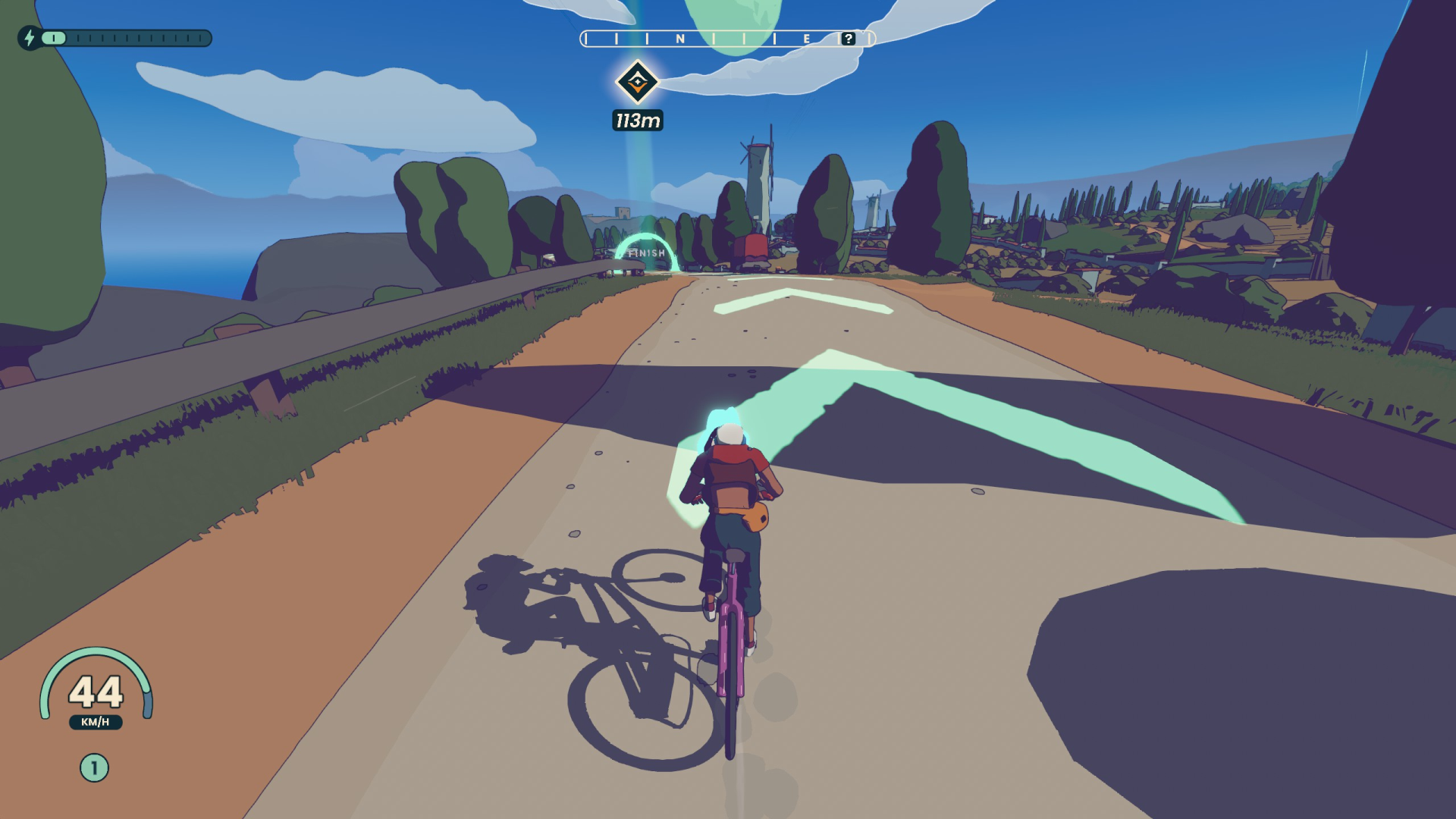Image resolution: width=1456 pixels, height=819 pixels.
Task: Click the N rider marker on progress bar
Action: pos(681,38)
